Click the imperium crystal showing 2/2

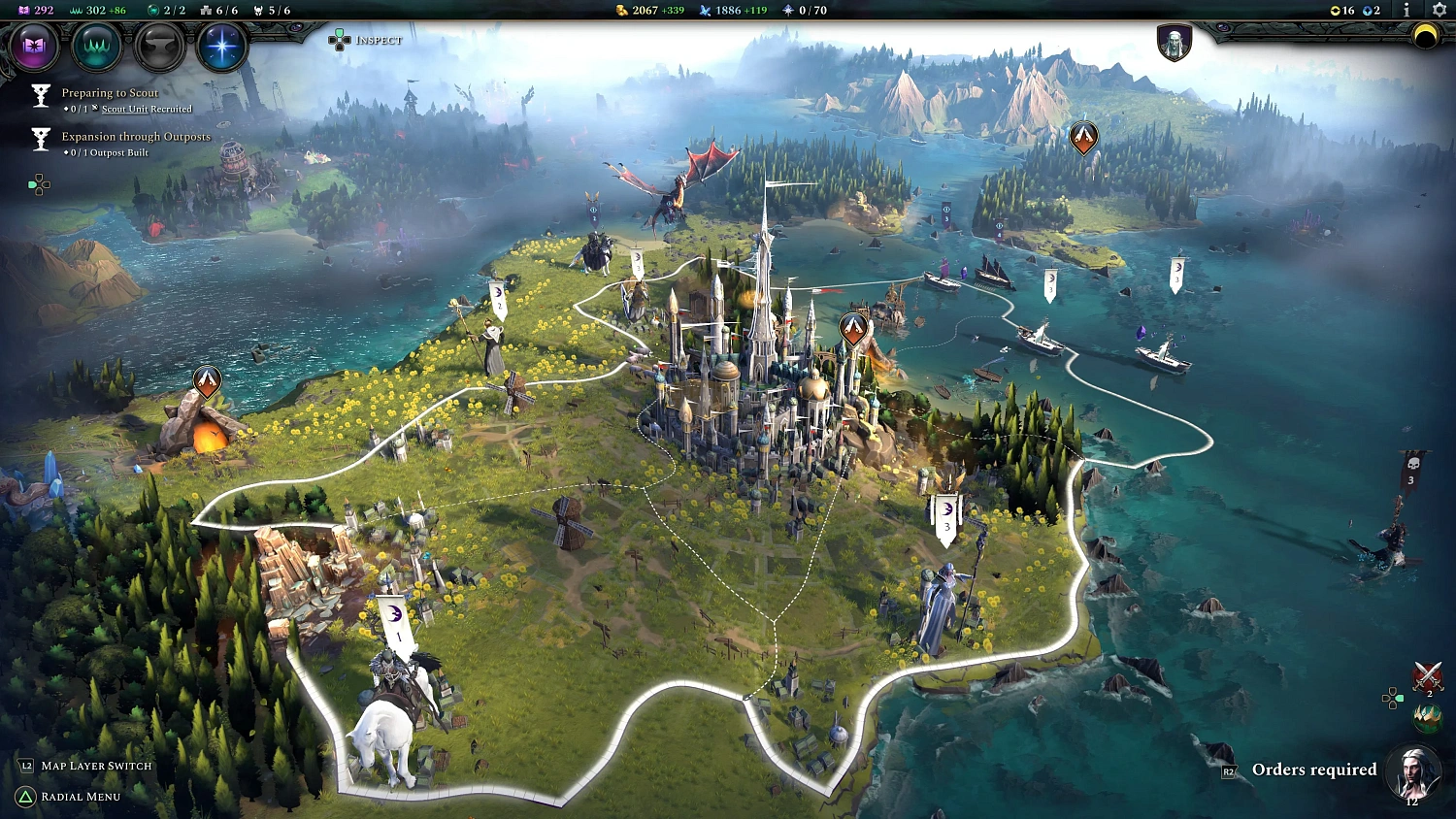(155, 11)
